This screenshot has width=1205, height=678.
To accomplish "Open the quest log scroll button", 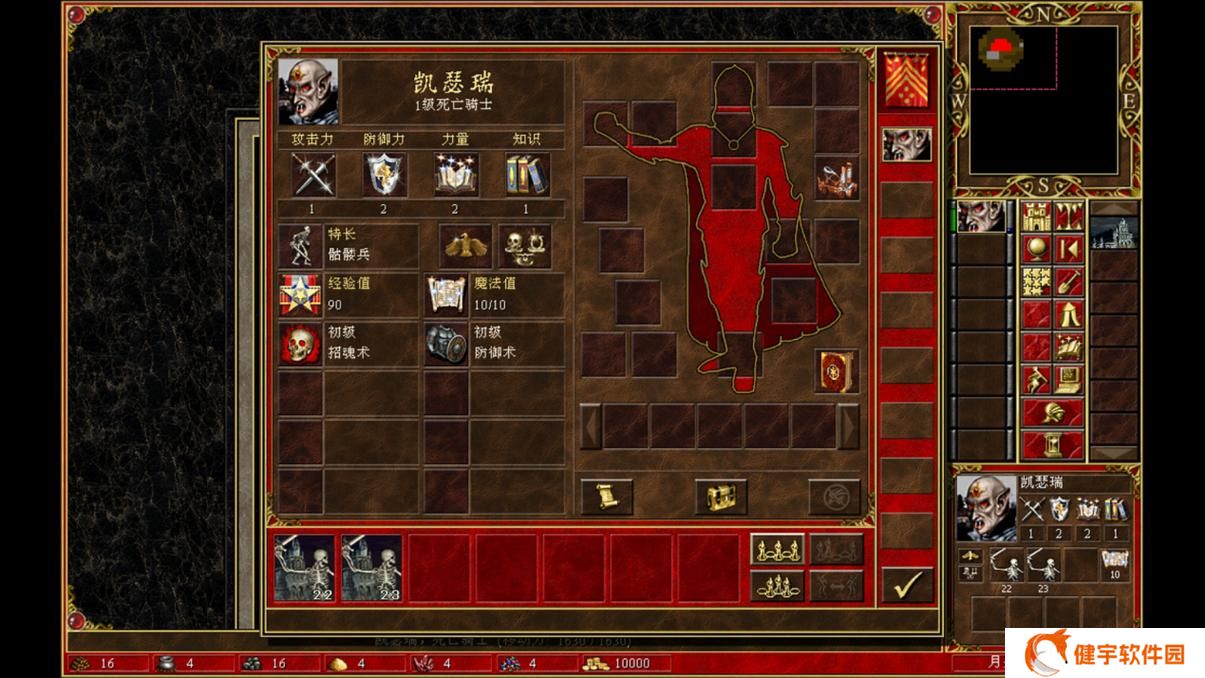I will click(x=606, y=496).
